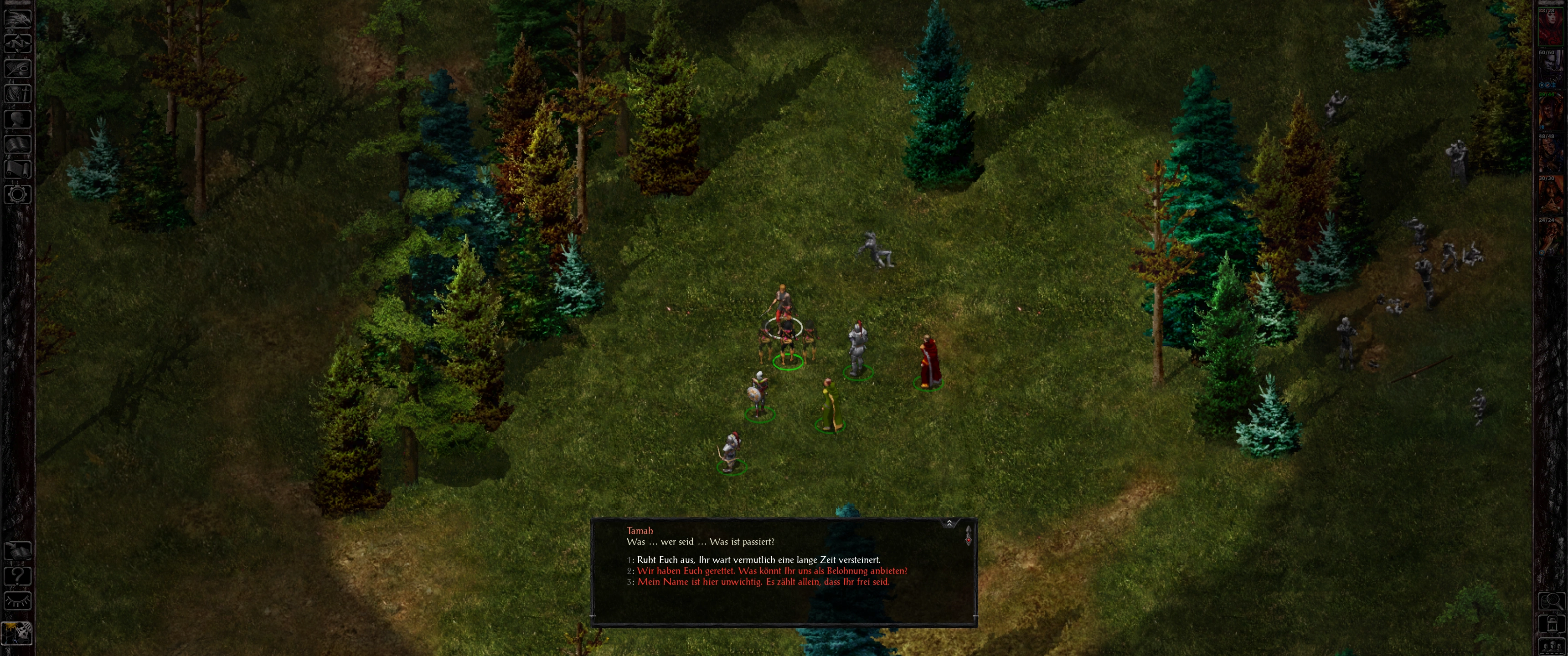Show the character record via the head icon

[x=17, y=118]
